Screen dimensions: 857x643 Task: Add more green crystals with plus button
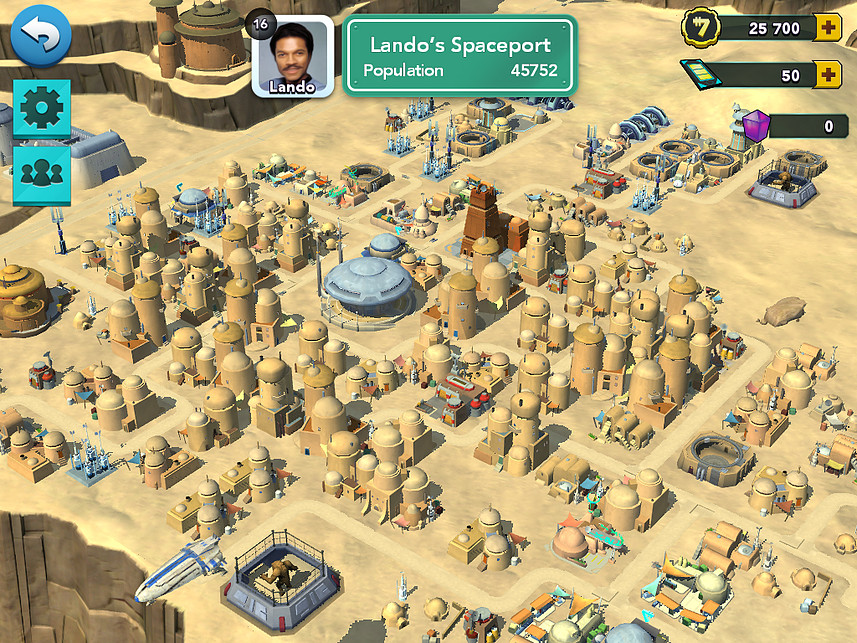[827, 75]
